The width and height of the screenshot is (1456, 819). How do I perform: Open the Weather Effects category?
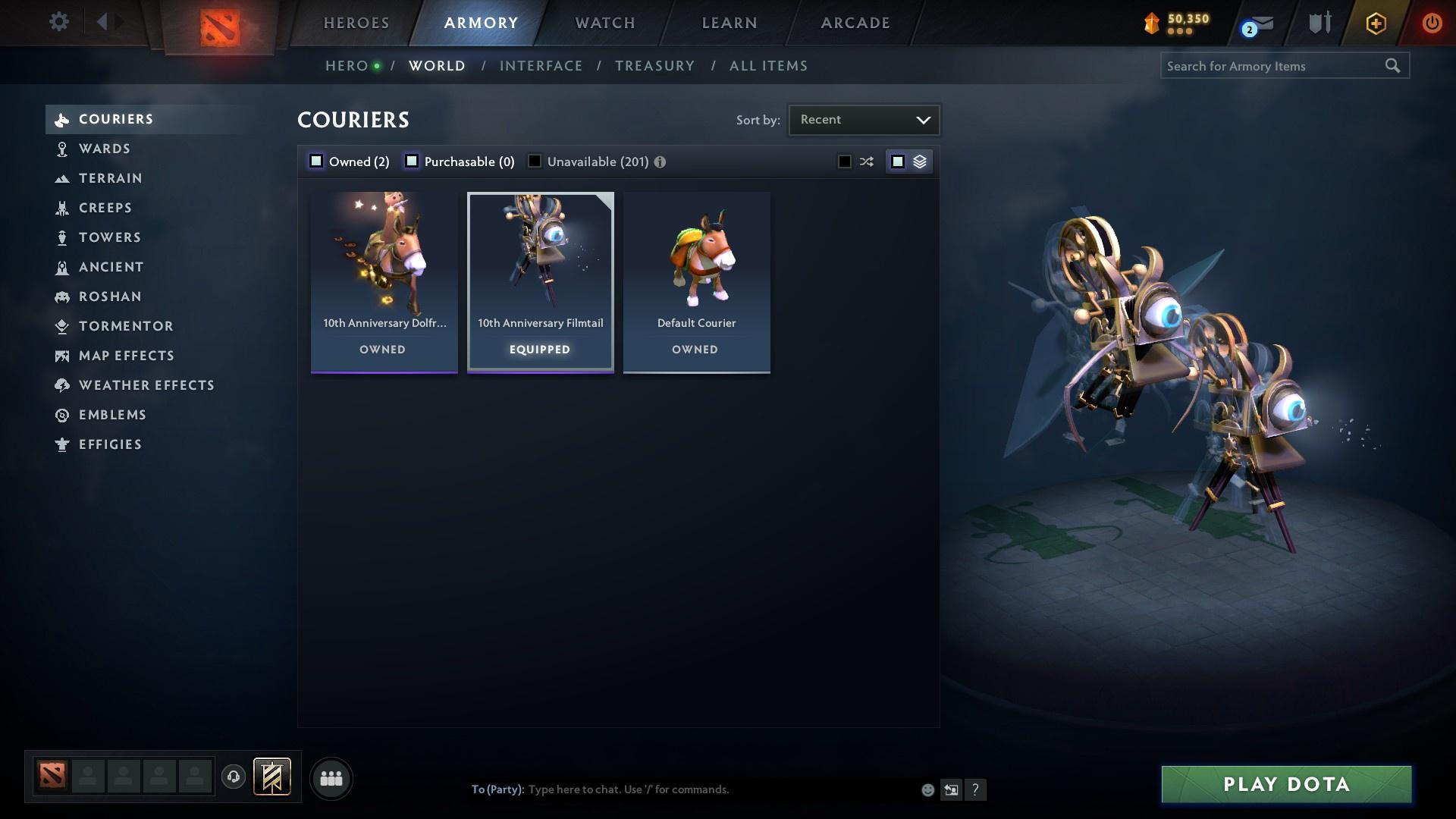pos(146,385)
